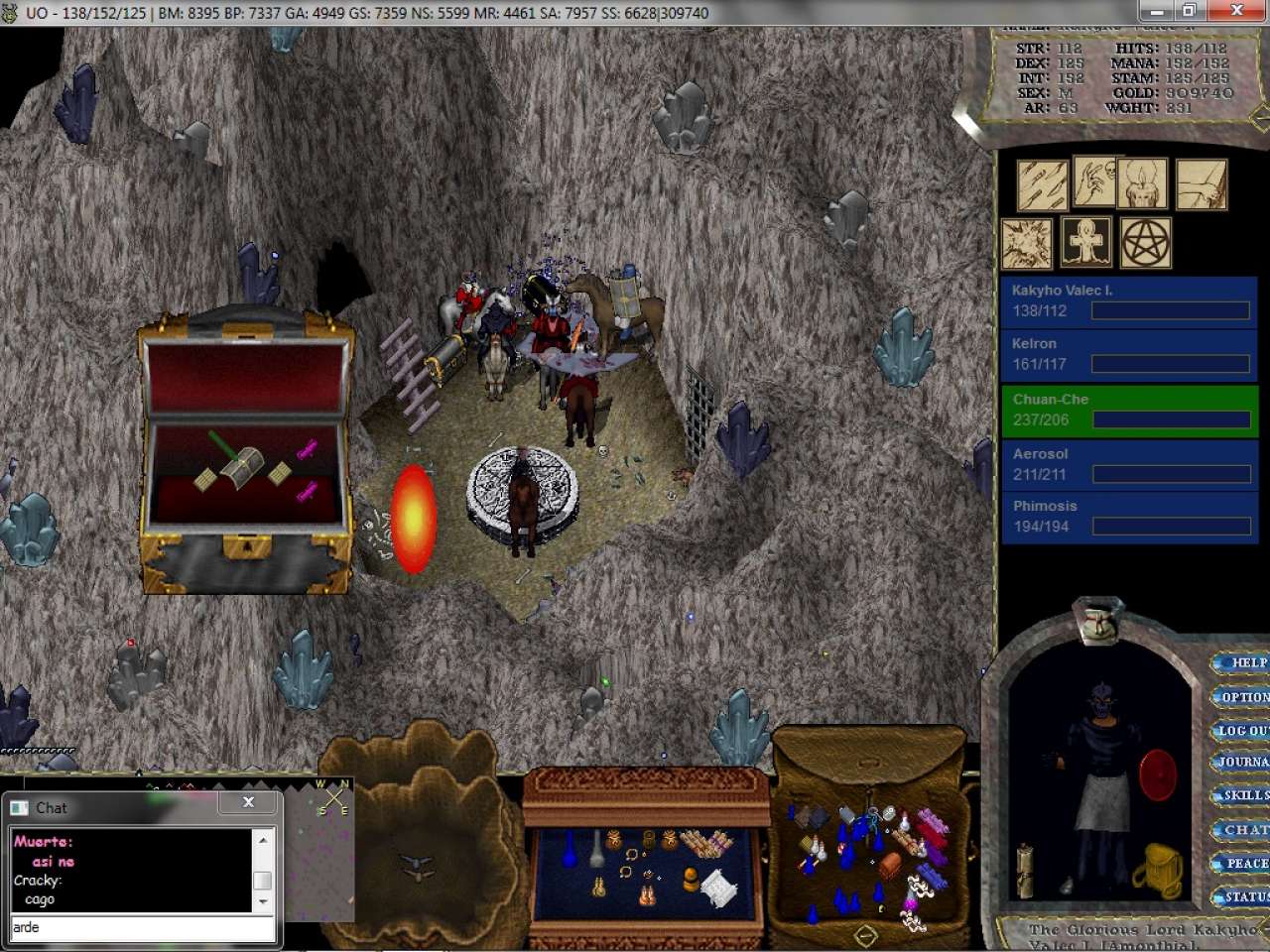Viewport: 1270px width, 952px height.
Task: Cast the pentagram spell icon
Action: (x=1146, y=243)
